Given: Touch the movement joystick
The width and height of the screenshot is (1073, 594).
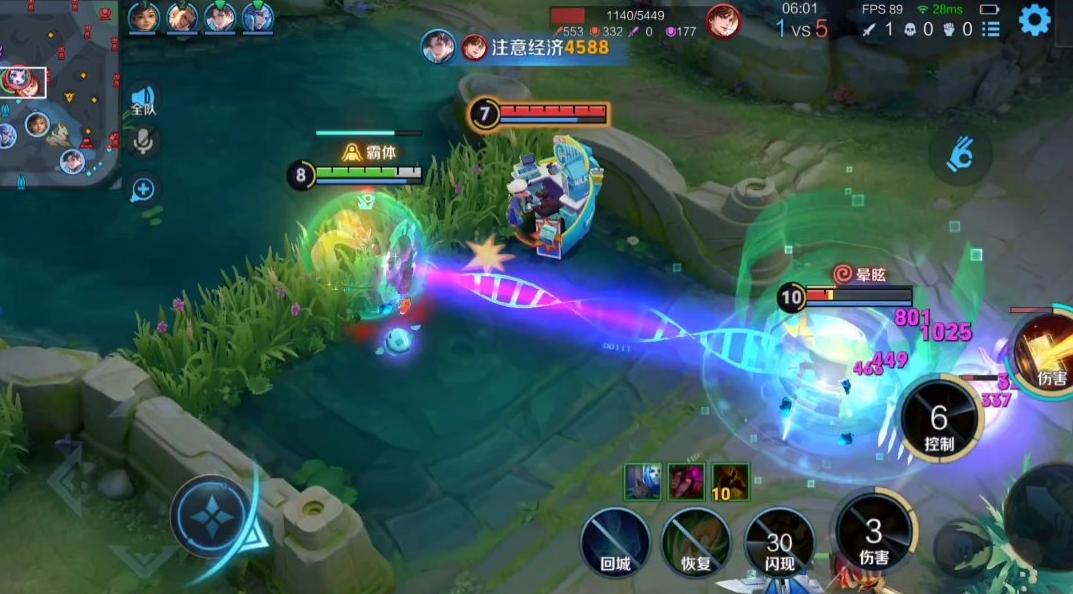Looking at the screenshot, I should tap(213, 517).
